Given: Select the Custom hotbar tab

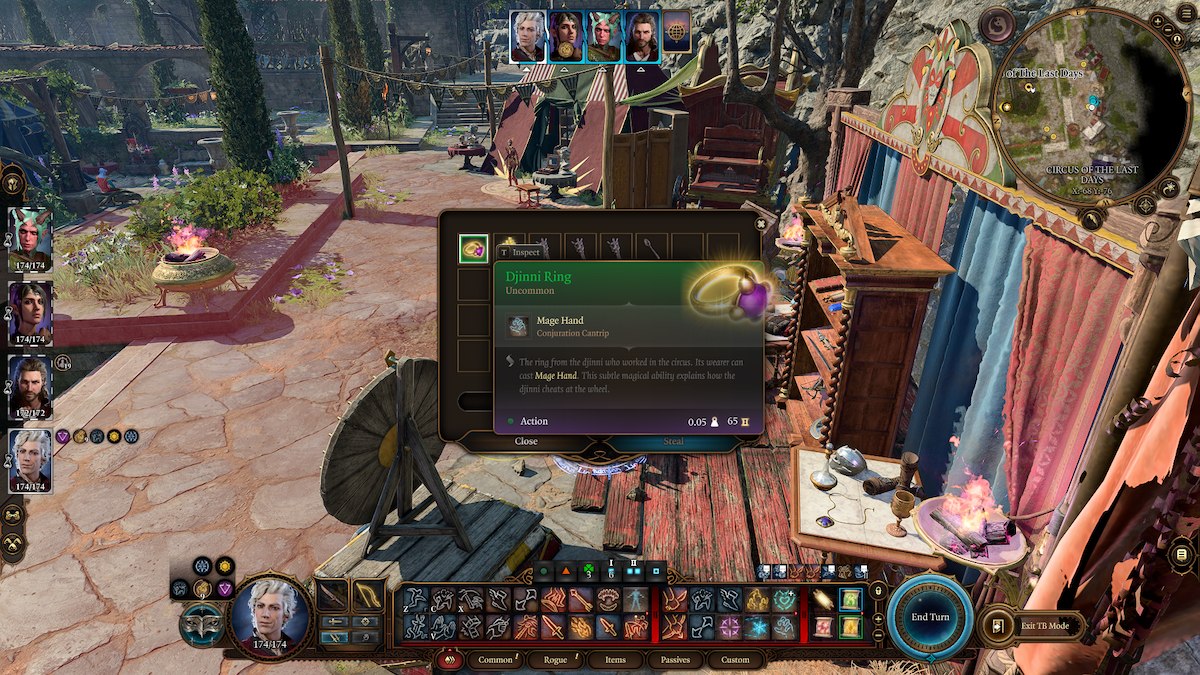Looking at the screenshot, I should click(x=735, y=660).
